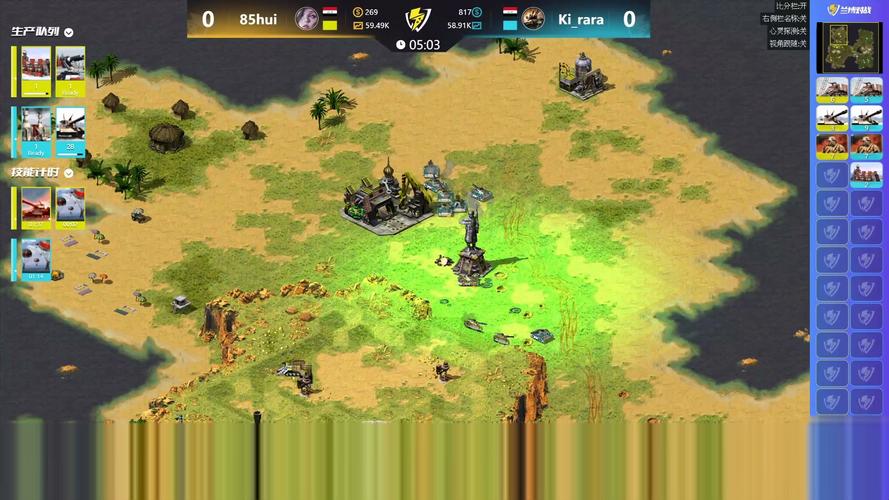Toggle the 心灵探测 psychic detection option

click(788, 31)
